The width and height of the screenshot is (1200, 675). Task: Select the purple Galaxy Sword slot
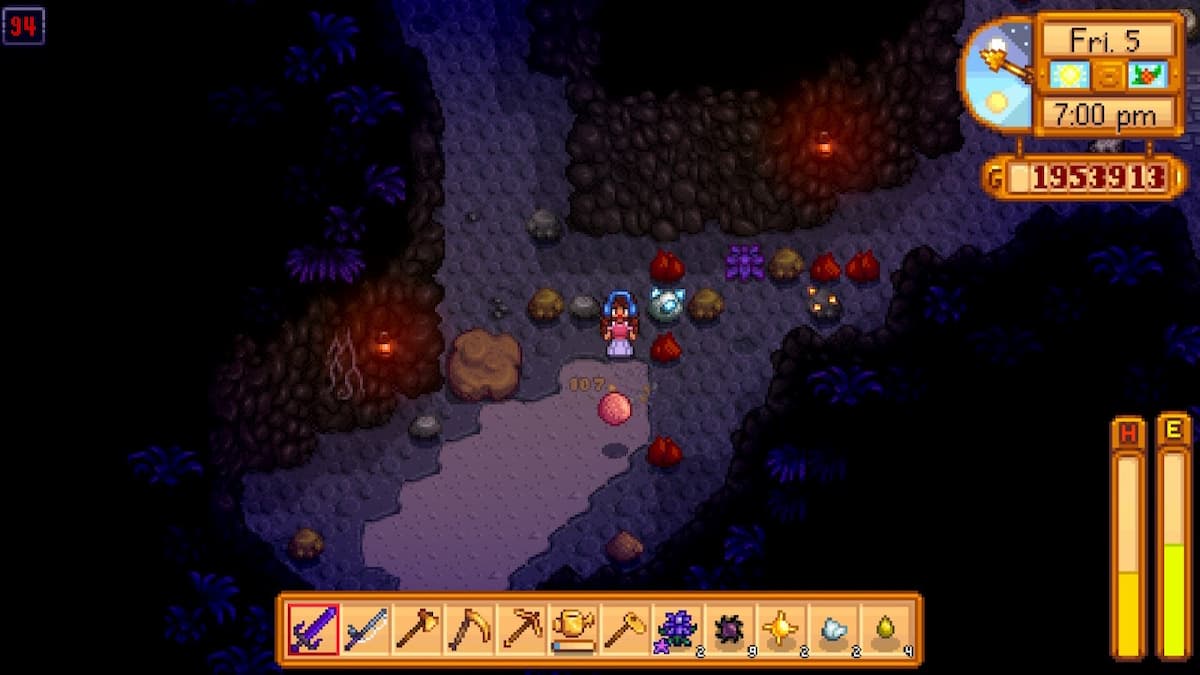click(313, 629)
